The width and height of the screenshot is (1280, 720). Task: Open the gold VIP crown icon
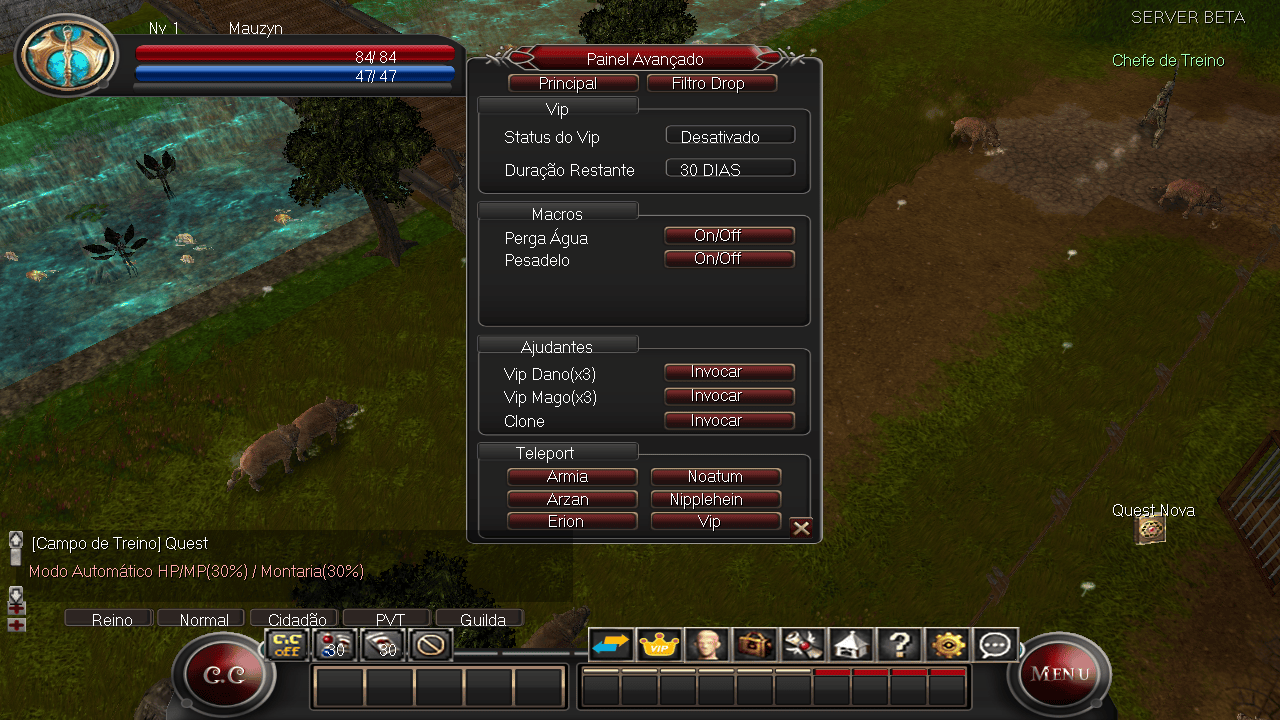click(x=660, y=645)
